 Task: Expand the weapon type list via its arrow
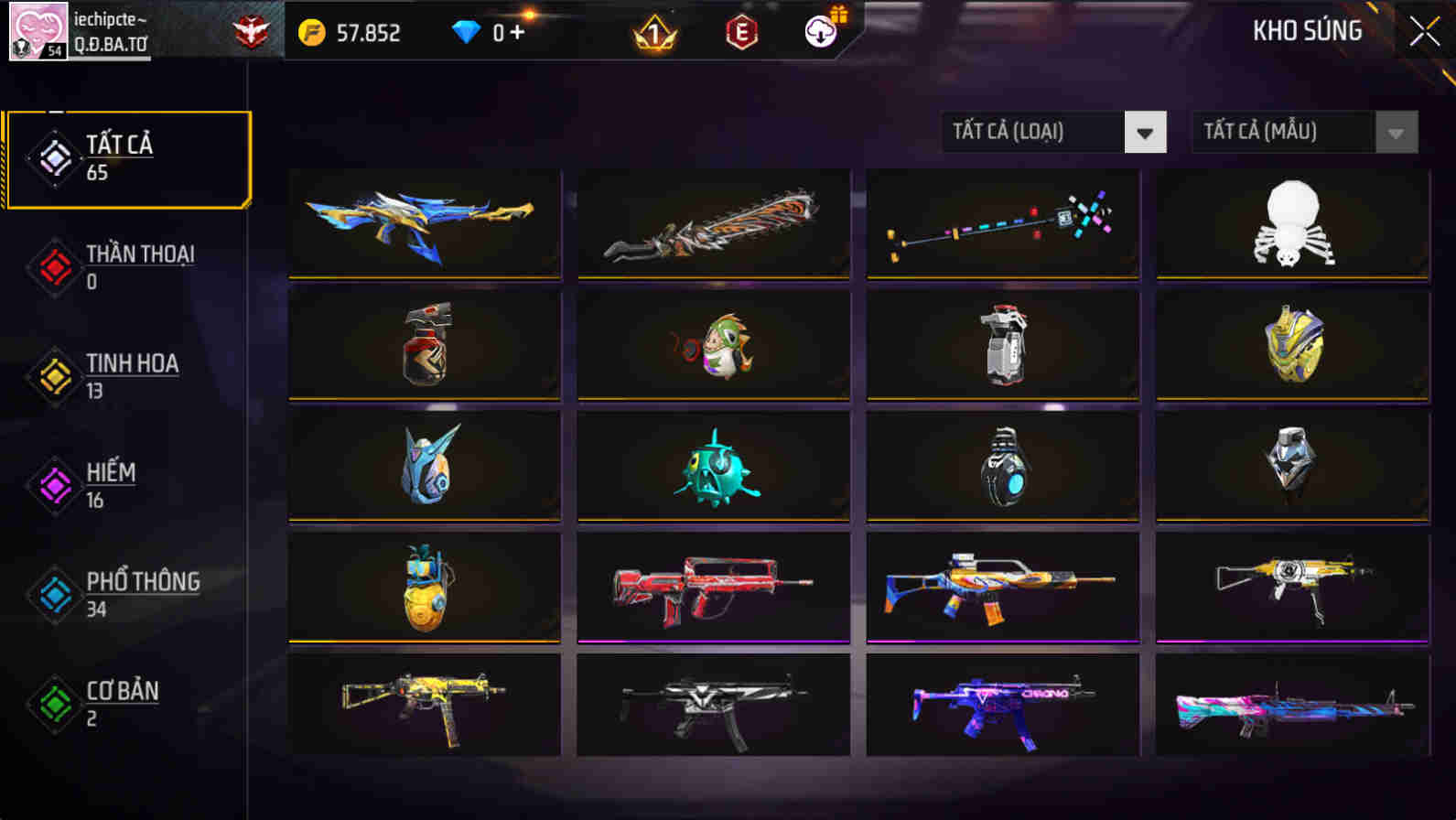pyautogui.click(x=1144, y=132)
